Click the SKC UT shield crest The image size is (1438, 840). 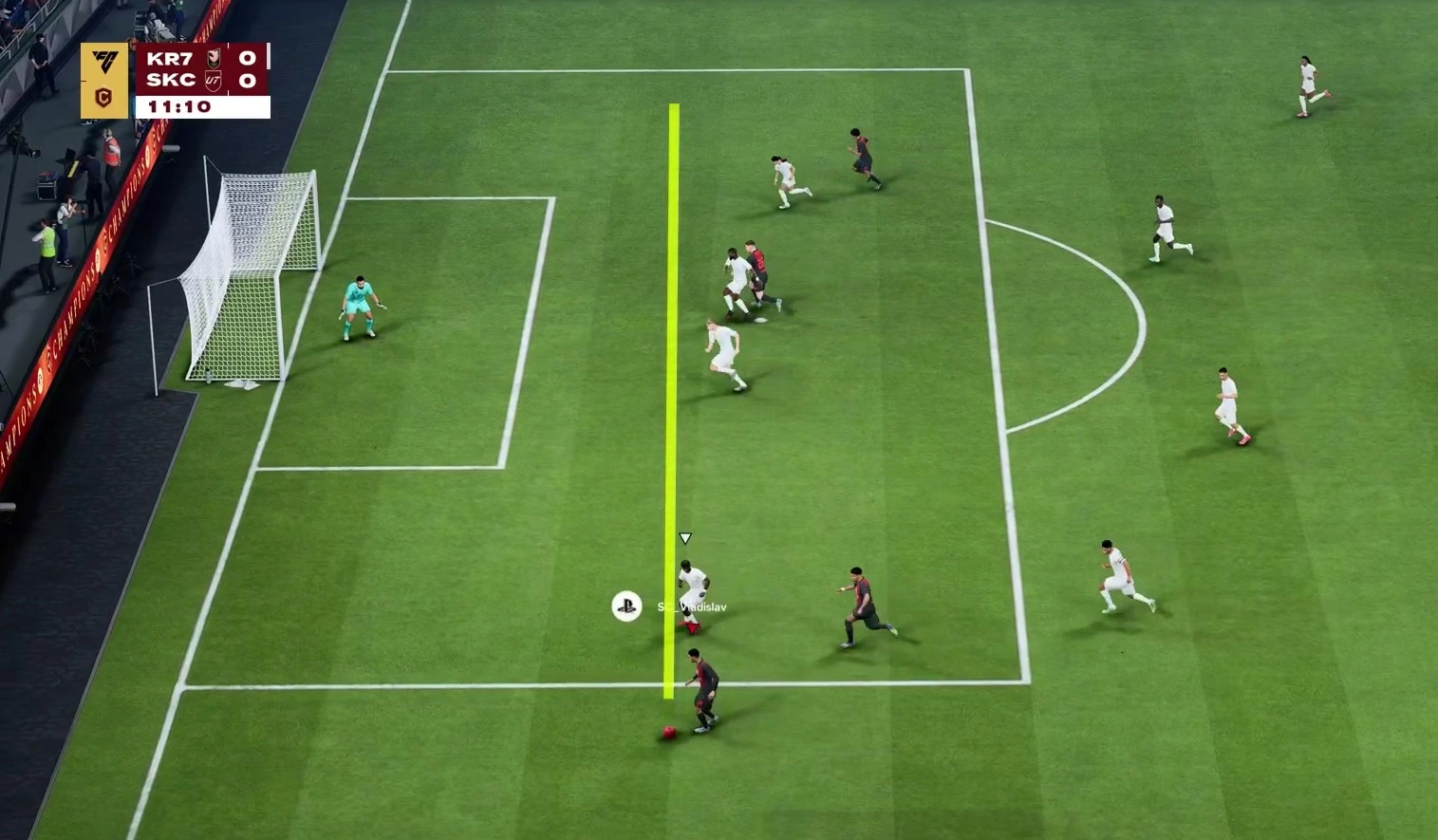(213, 82)
